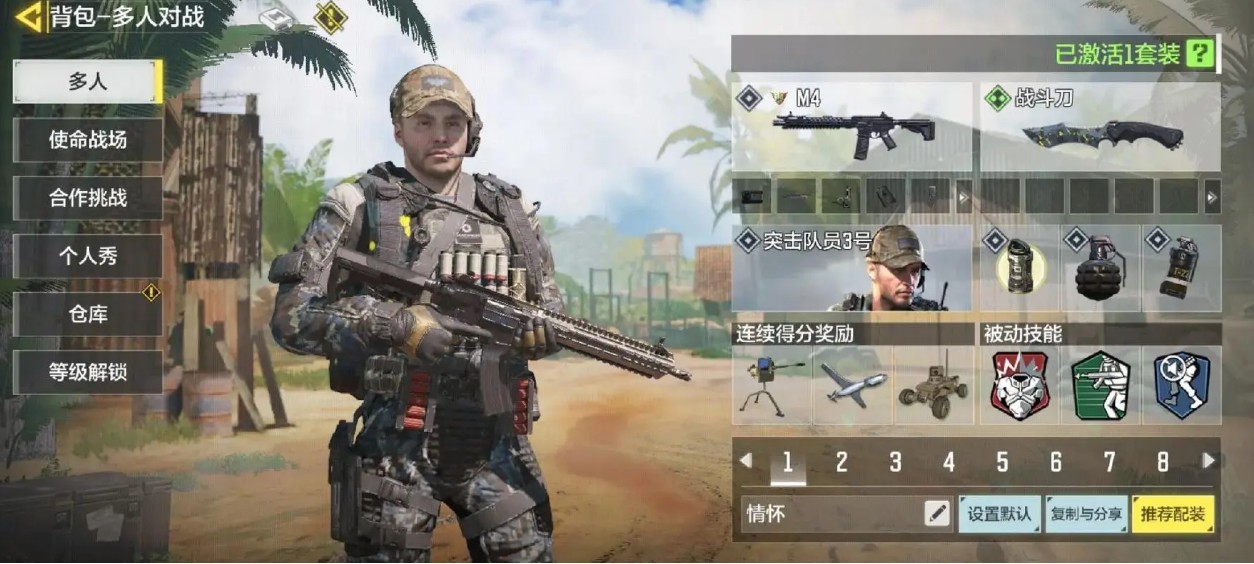Click the green question mark help button
1254x564 pixels.
[1199, 54]
